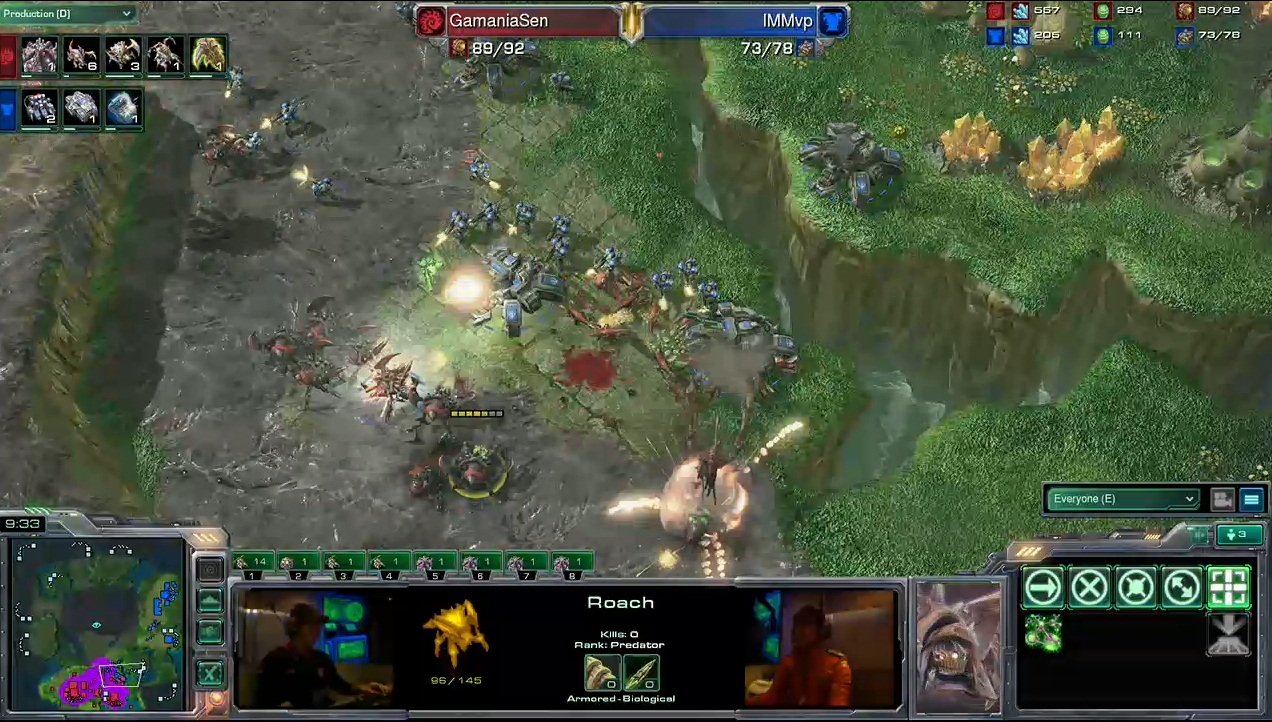The image size is (1272, 722).
Task: Select control group 5 tab
Action: click(x=435, y=563)
